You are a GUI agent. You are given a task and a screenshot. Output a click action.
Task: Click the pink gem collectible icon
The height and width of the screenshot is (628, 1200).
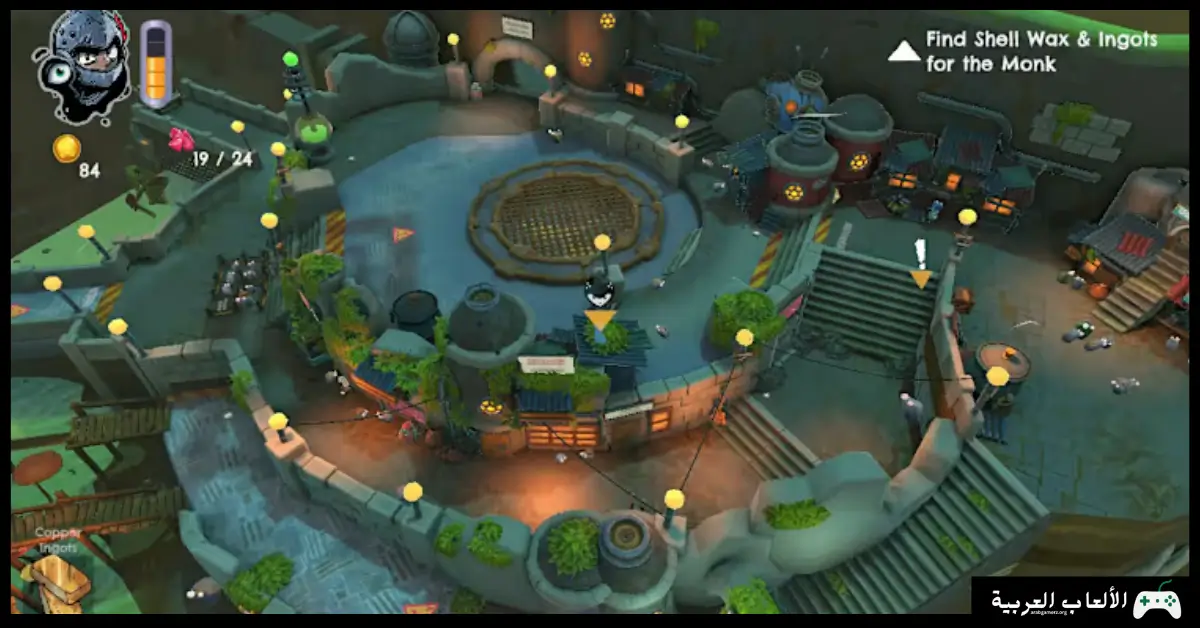[x=180, y=140]
